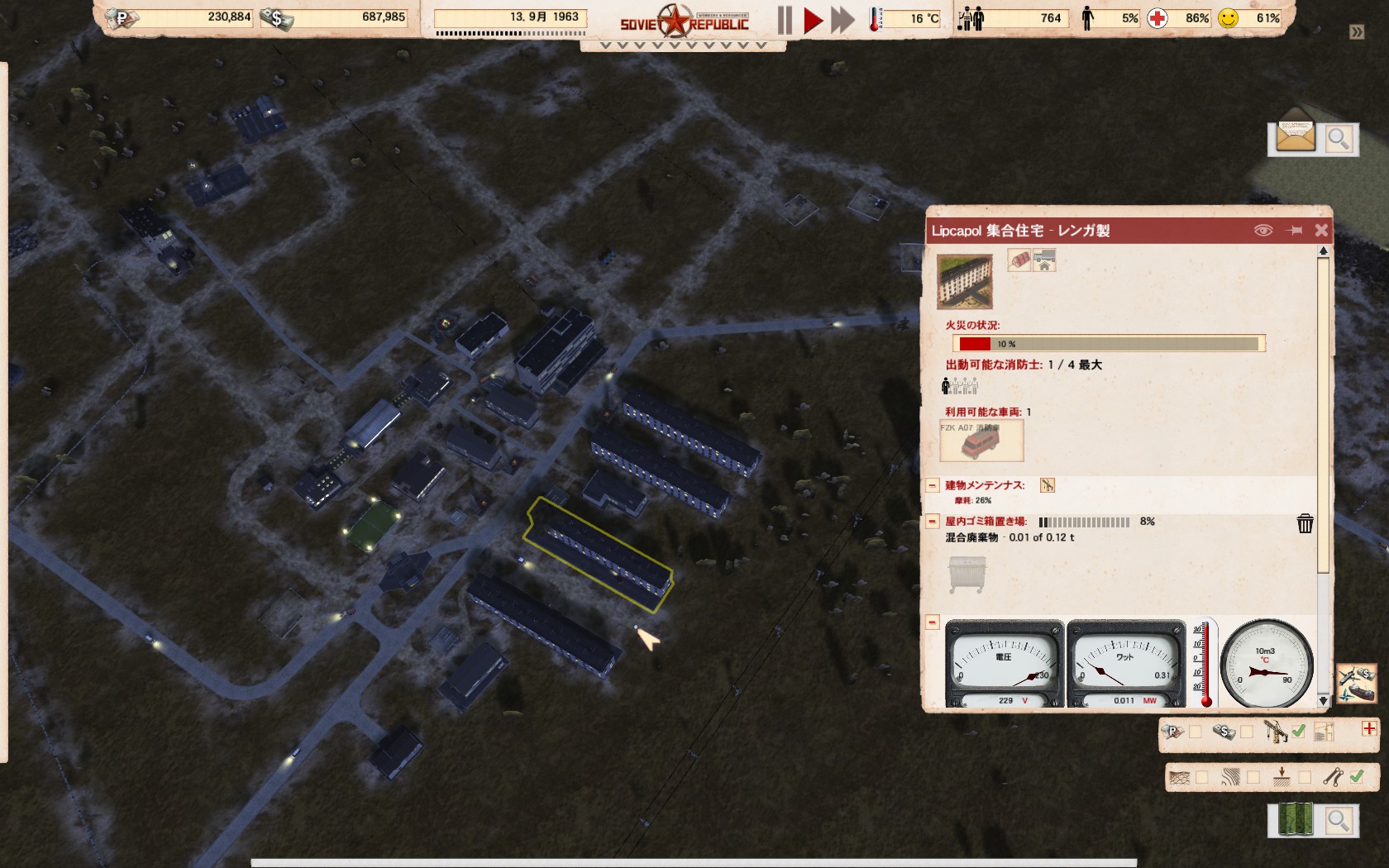
Task: Collapse the indoor garbage container section
Action: (933, 522)
